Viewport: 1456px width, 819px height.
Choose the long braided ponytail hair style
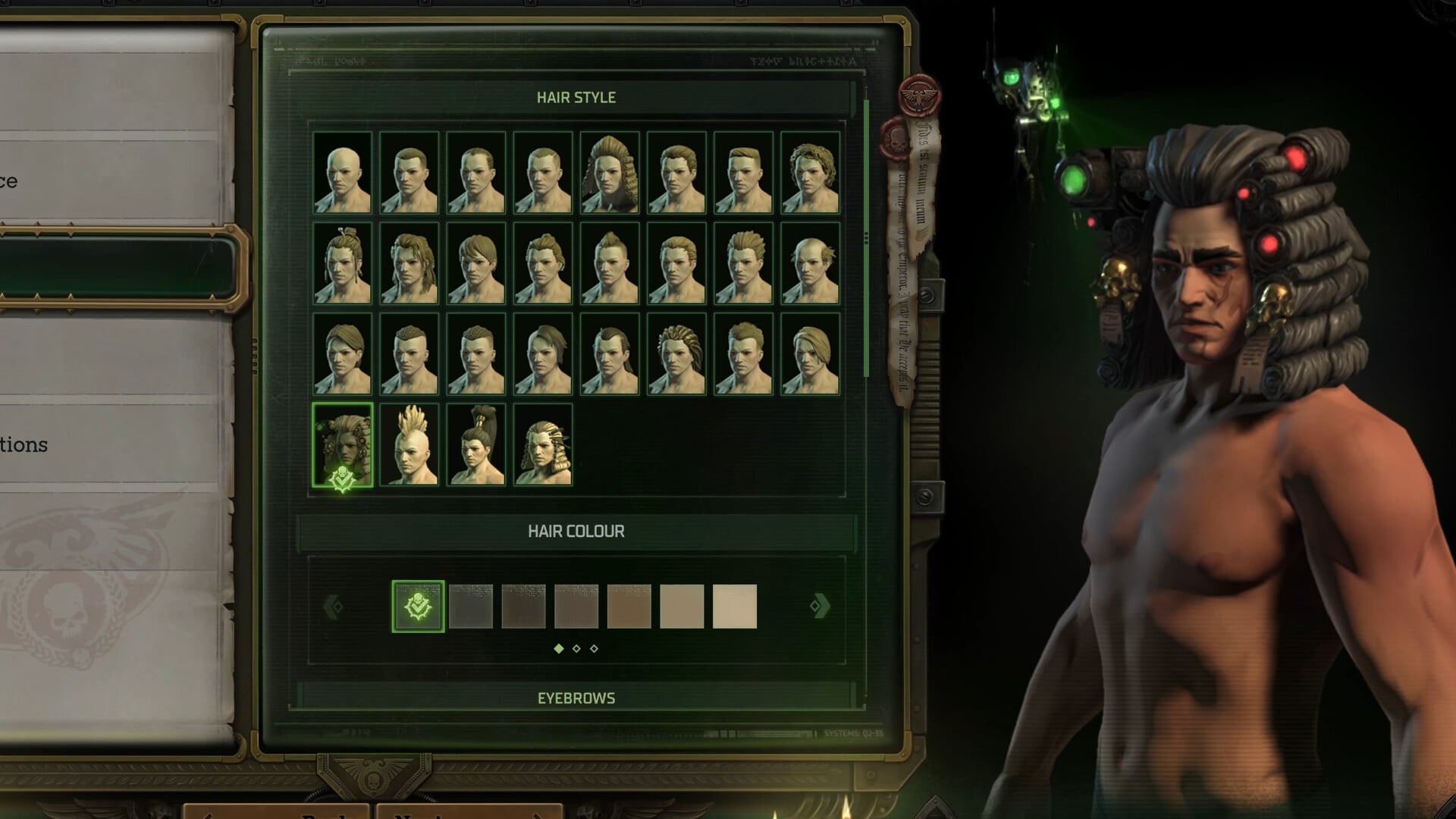[543, 444]
